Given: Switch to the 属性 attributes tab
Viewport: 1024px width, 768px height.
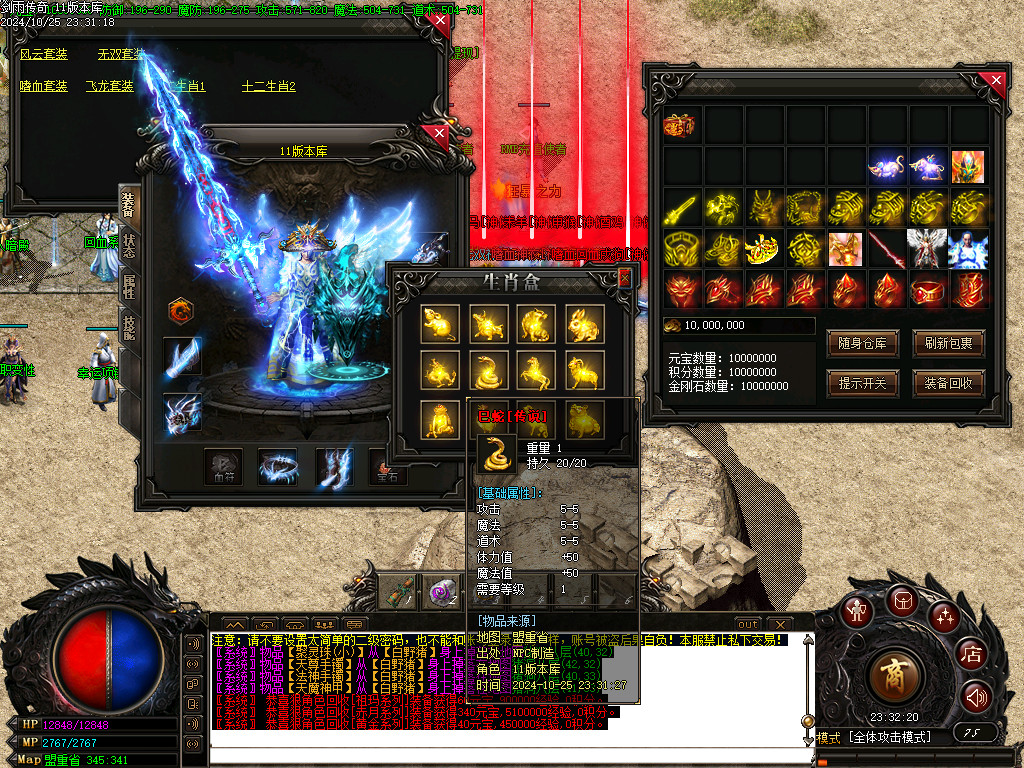Looking at the screenshot, I should [x=129, y=288].
